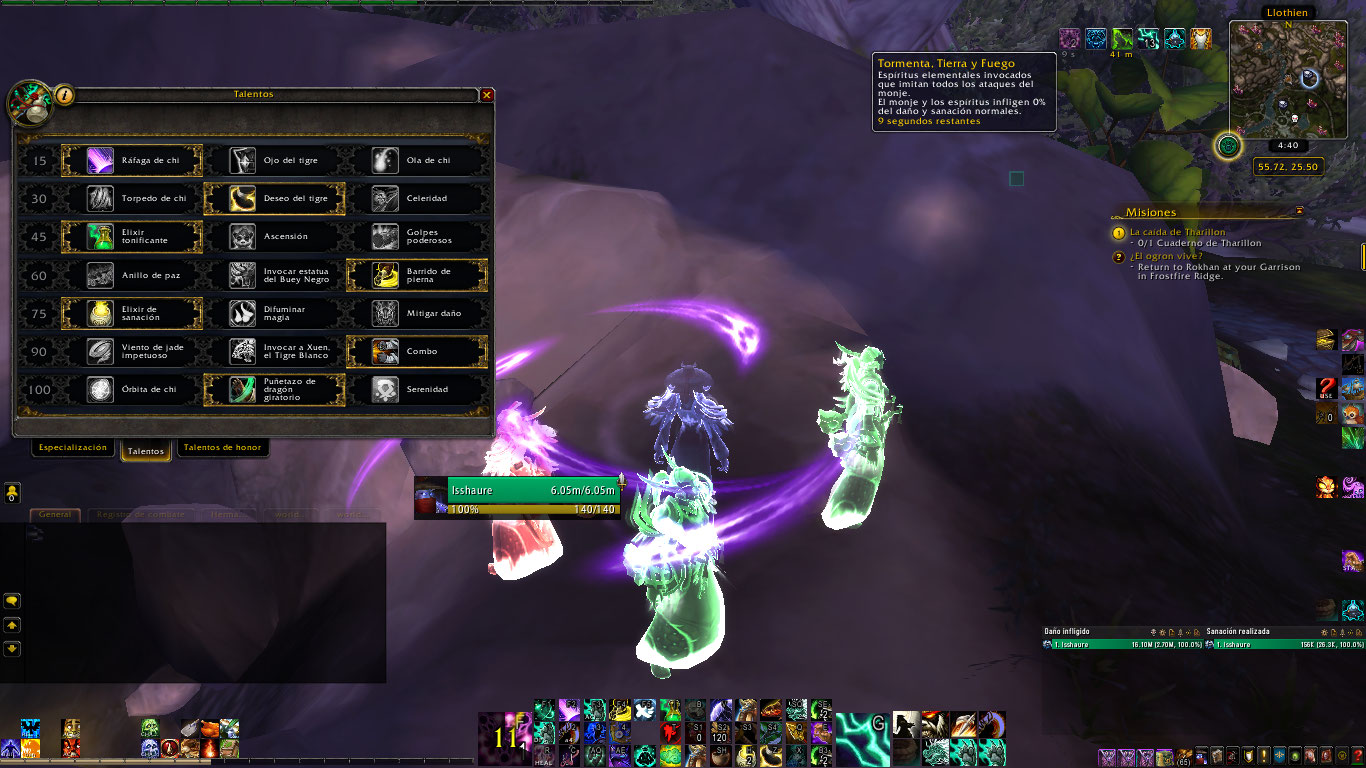Choose the Ojo del tigre talent

274,160
